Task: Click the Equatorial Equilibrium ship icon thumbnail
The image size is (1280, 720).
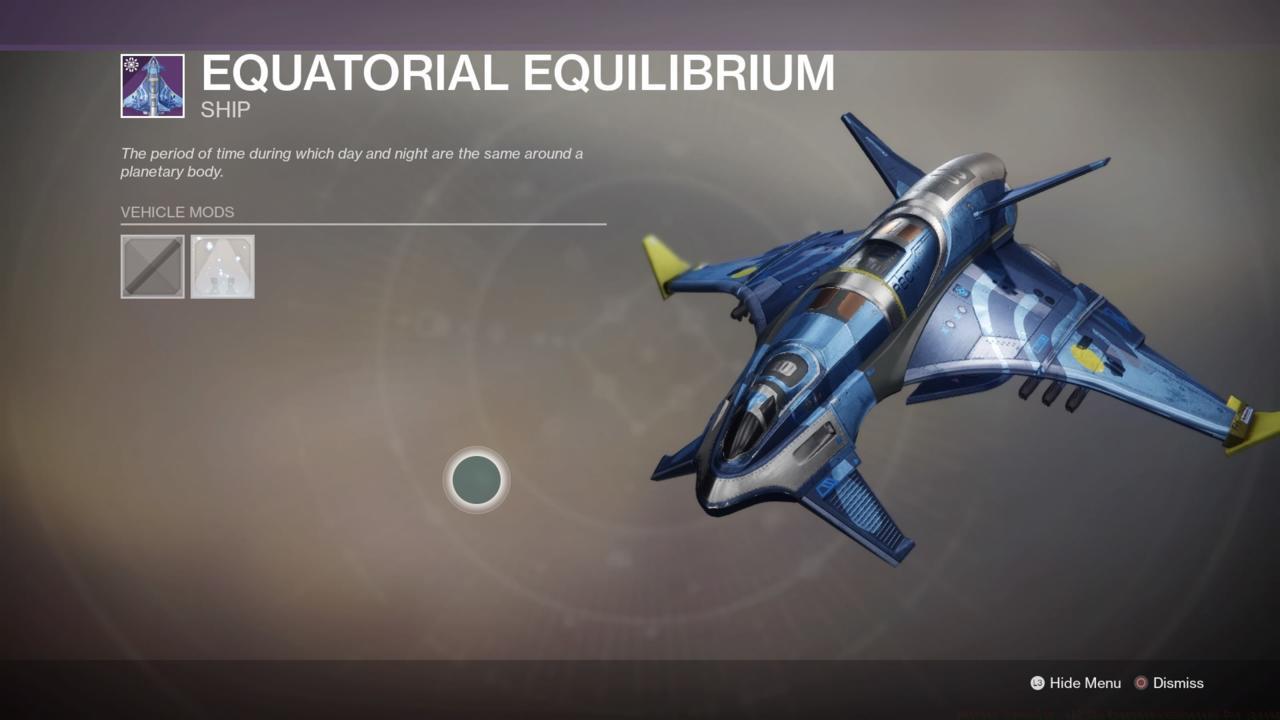Action: [152, 86]
